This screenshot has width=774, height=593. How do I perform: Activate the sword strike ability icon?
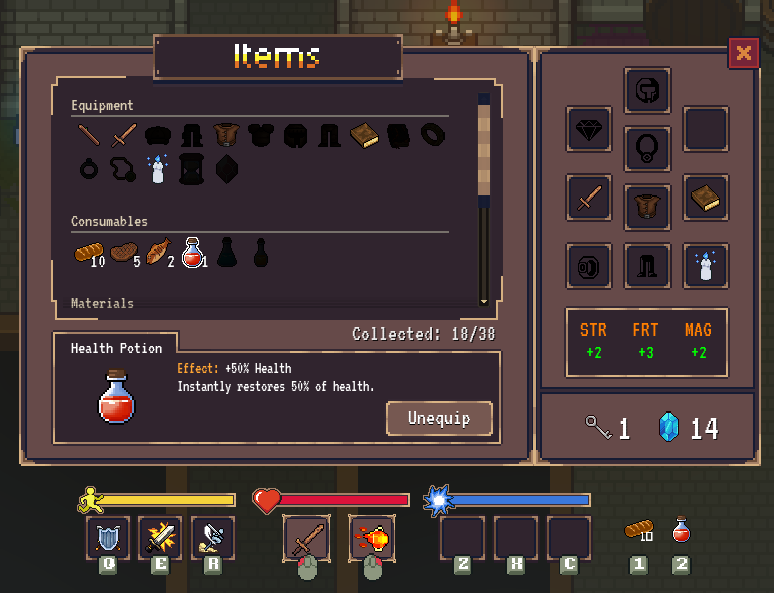(x=159, y=538)
